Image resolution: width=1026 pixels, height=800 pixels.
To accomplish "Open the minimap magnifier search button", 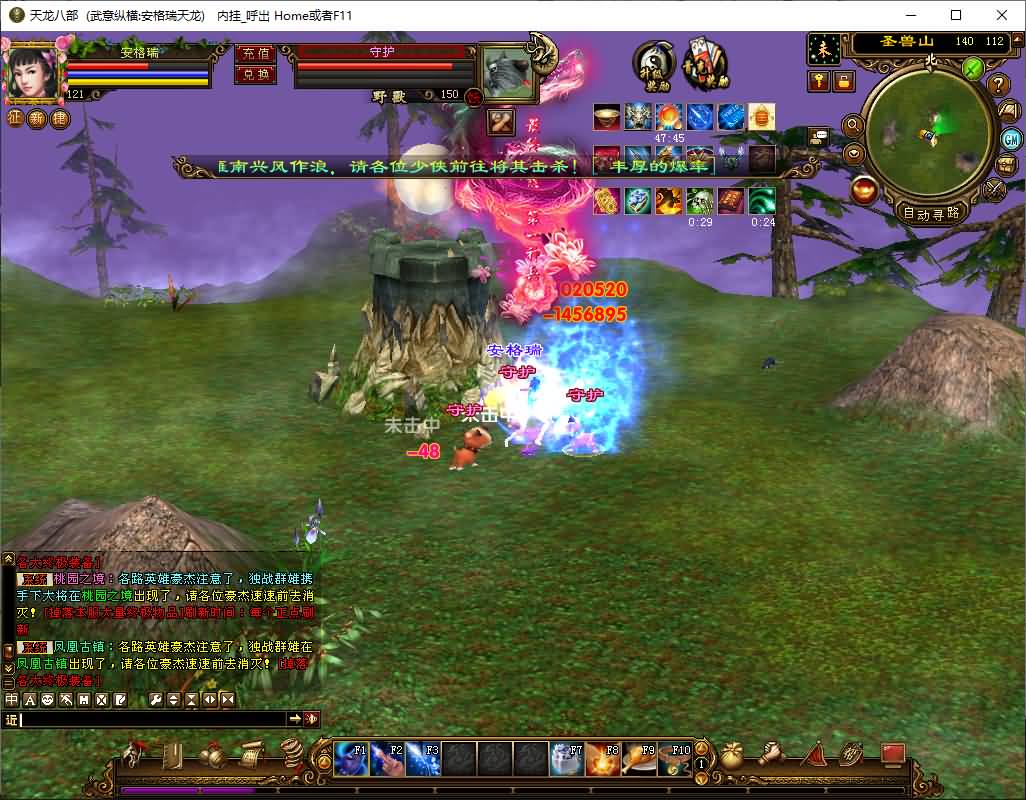I will pyautogui.click(x=853, y=125).
